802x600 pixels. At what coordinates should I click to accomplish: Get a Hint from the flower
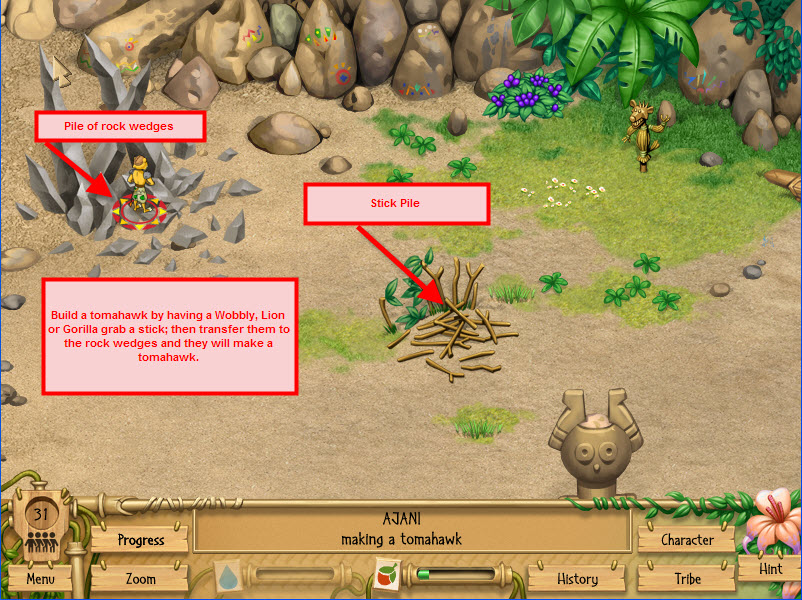point(770,568)
